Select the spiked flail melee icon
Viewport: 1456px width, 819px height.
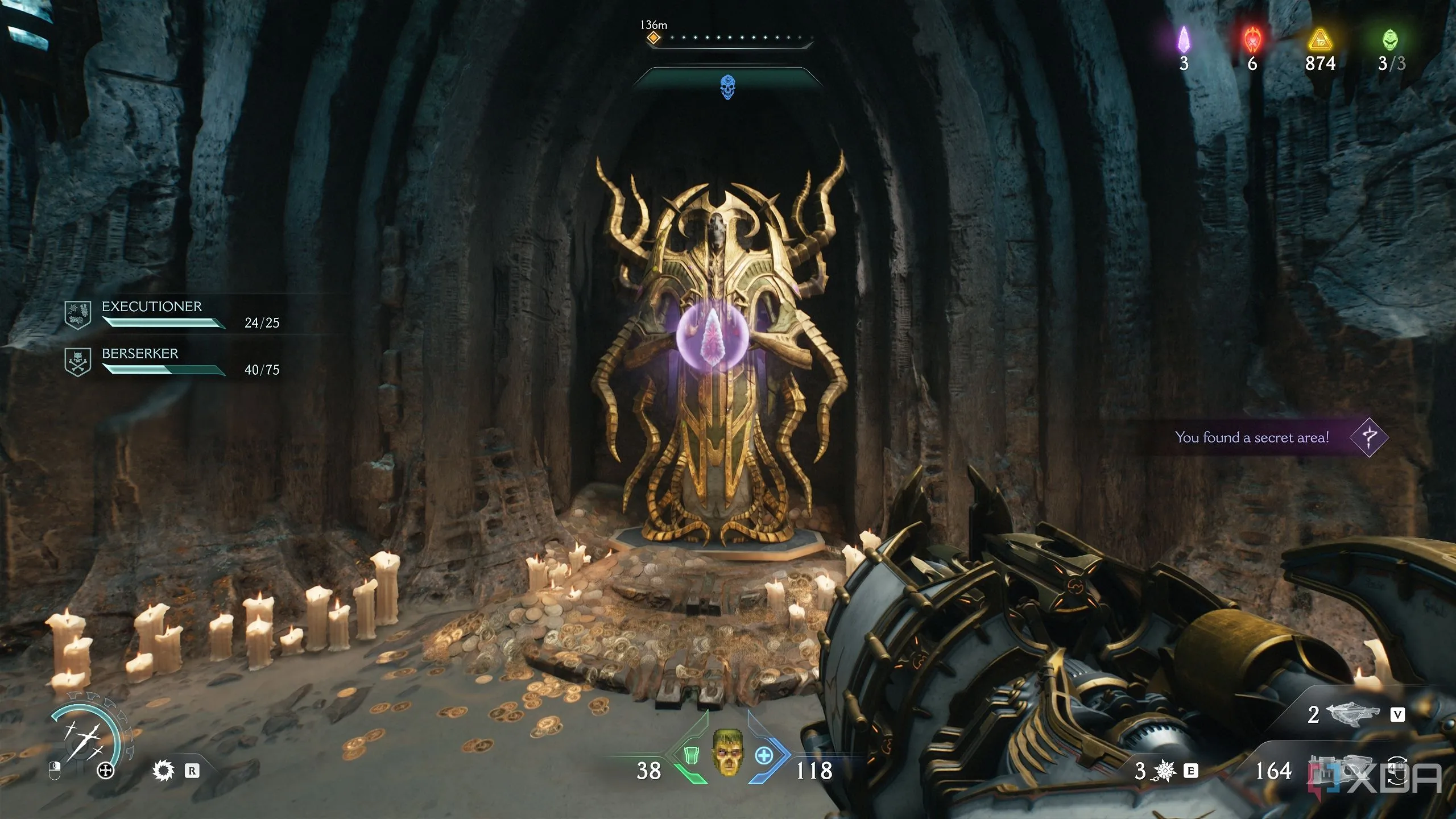(1165, 771)
